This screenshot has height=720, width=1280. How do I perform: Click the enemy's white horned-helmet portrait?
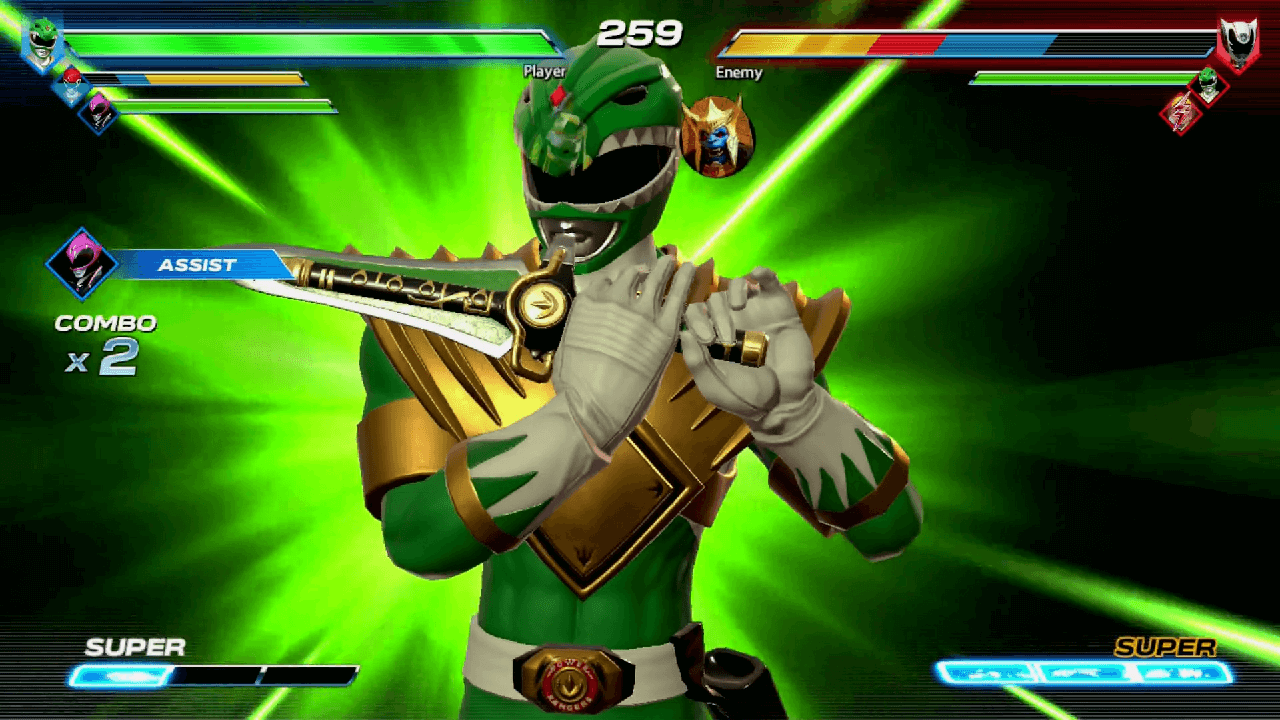pos(1237,43)
